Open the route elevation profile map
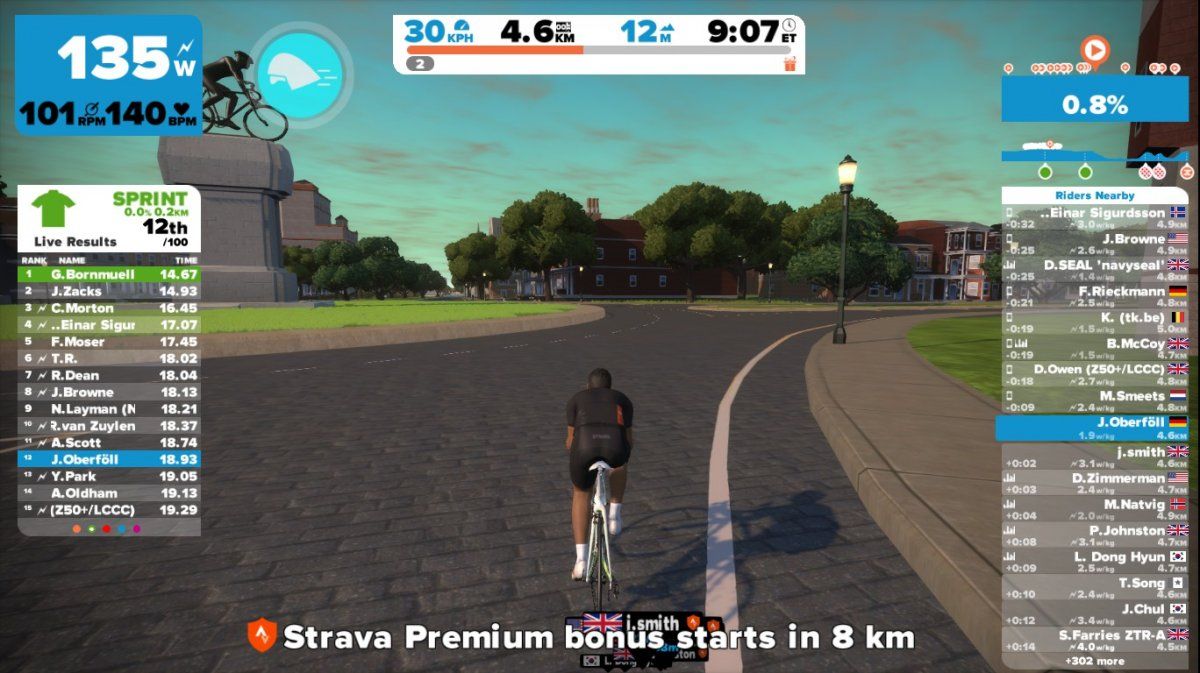1200x673 pixels. pos(1095,160)
